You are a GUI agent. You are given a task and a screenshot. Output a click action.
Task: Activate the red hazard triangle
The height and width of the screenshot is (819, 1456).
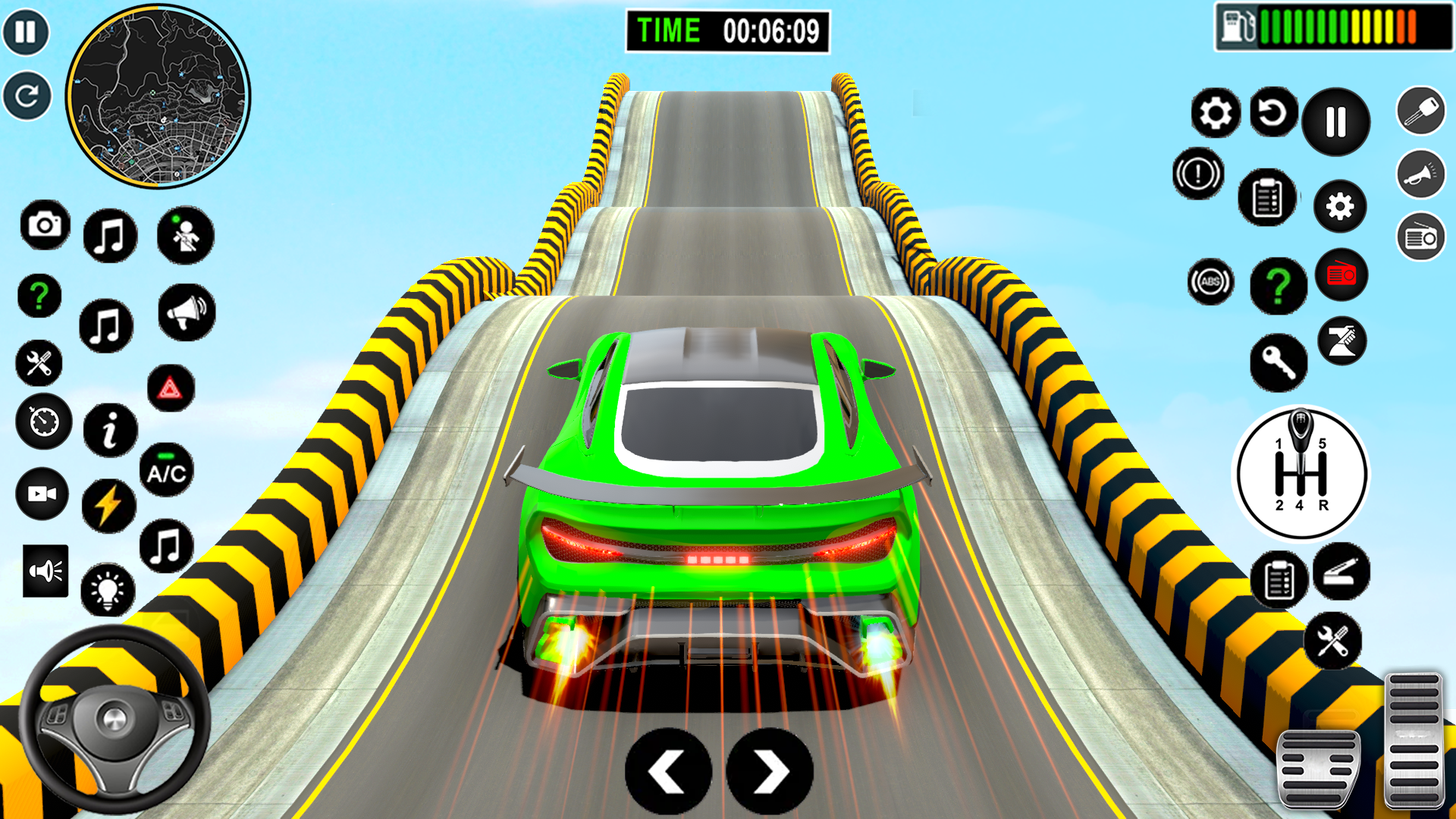(170, 389)
